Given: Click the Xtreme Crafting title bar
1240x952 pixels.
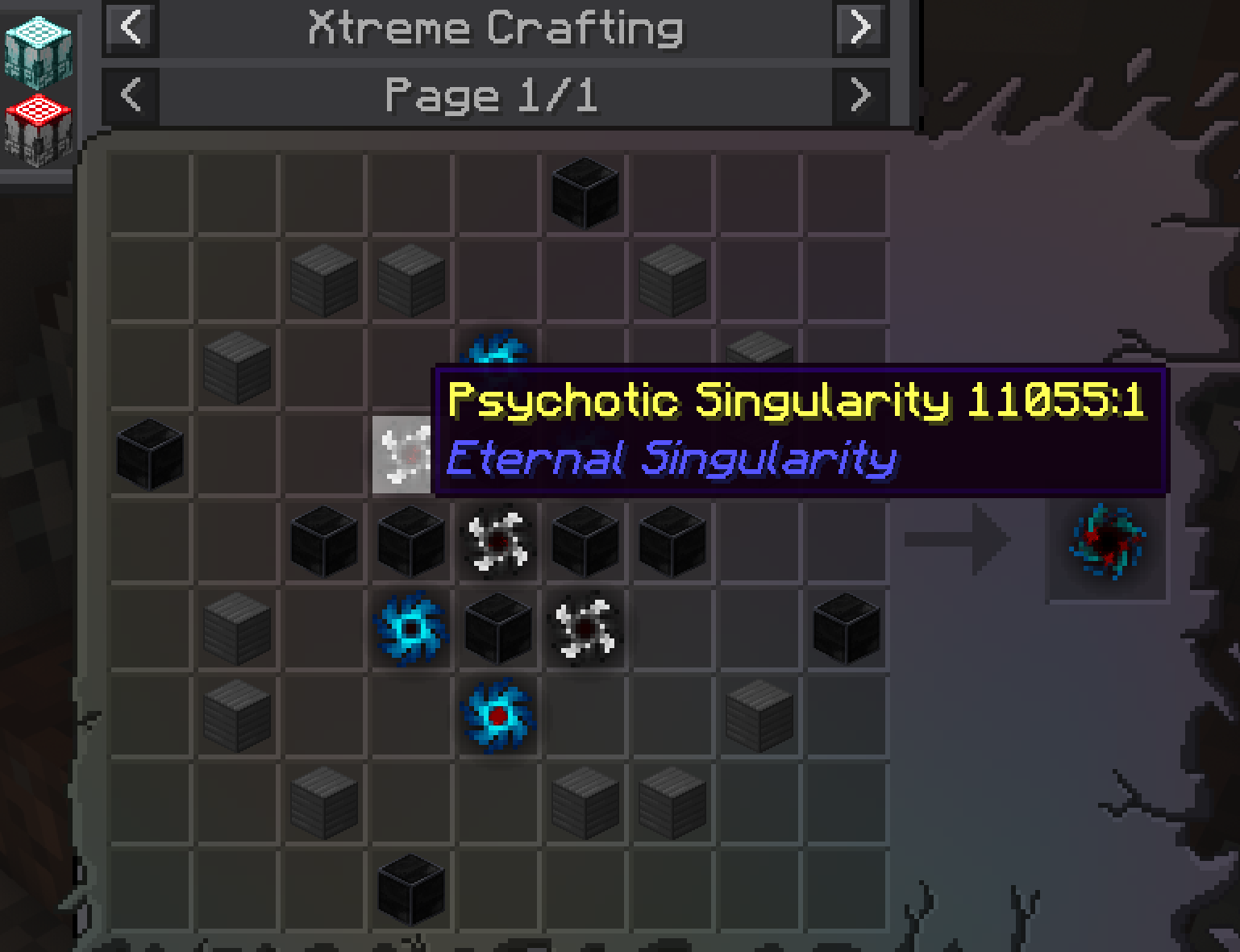Looking at the screenshot, I should [494, 29].
